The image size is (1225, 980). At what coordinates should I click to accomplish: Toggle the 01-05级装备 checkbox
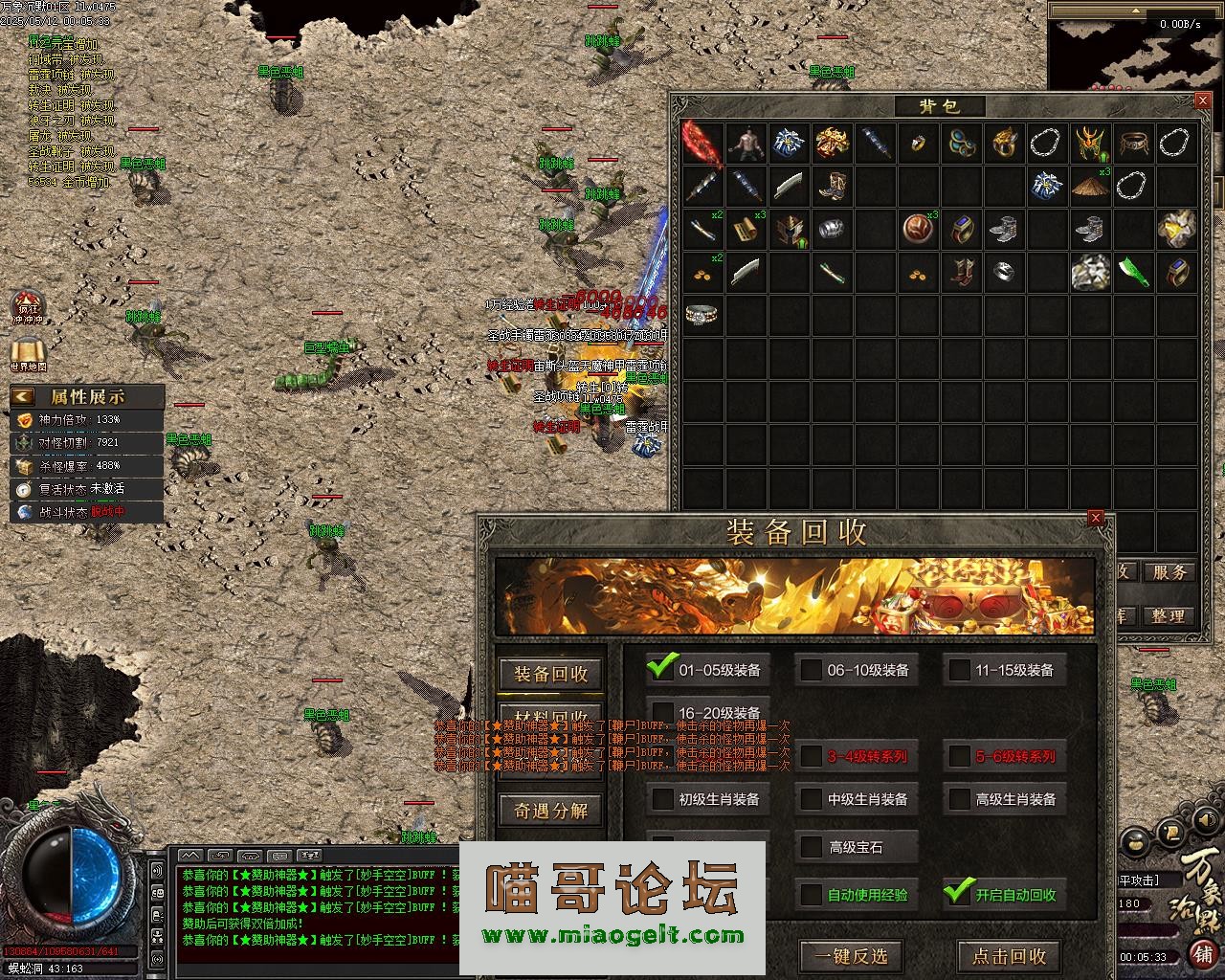tap(662, 669)
